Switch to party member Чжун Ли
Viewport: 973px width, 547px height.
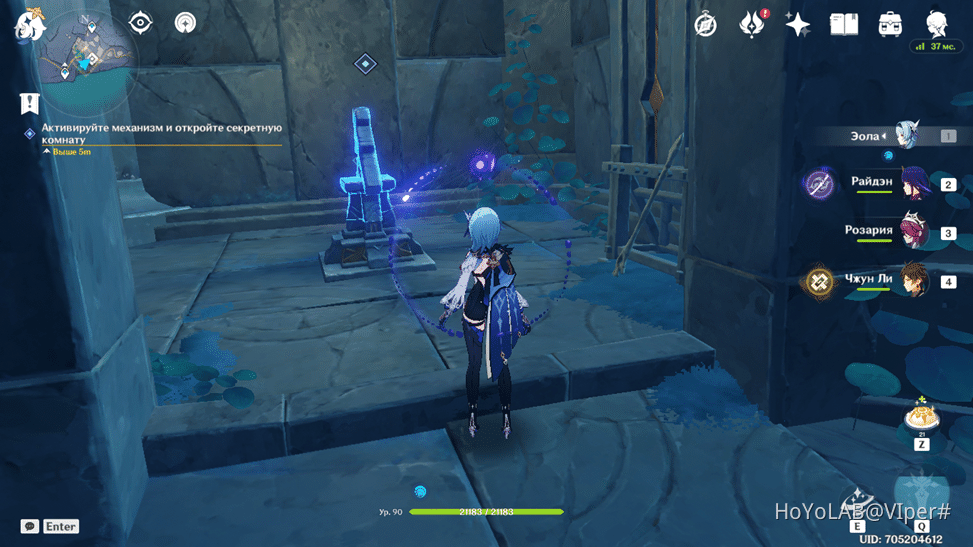click(913, 281)
